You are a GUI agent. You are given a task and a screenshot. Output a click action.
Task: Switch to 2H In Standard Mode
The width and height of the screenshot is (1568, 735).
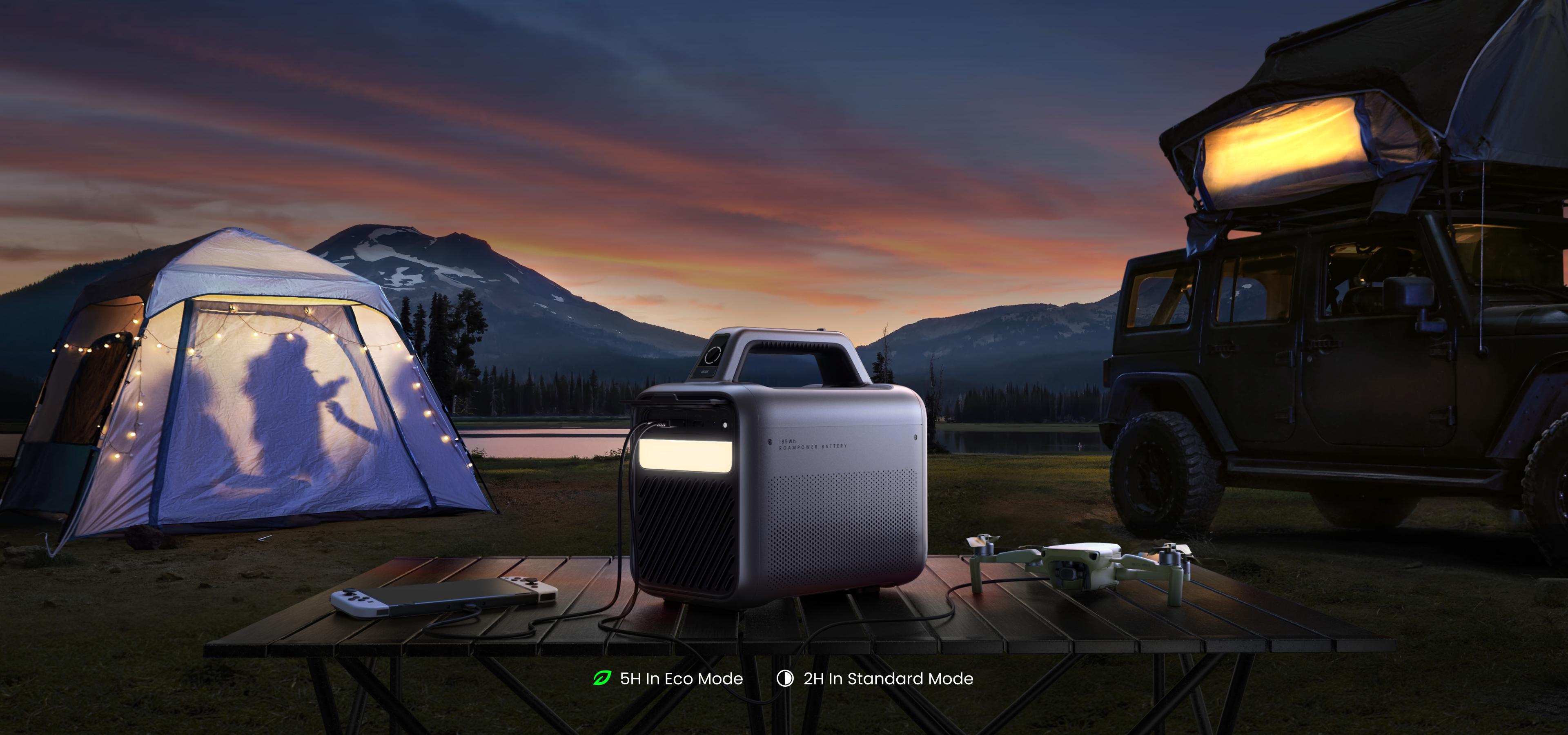click(x=875, y=678)
